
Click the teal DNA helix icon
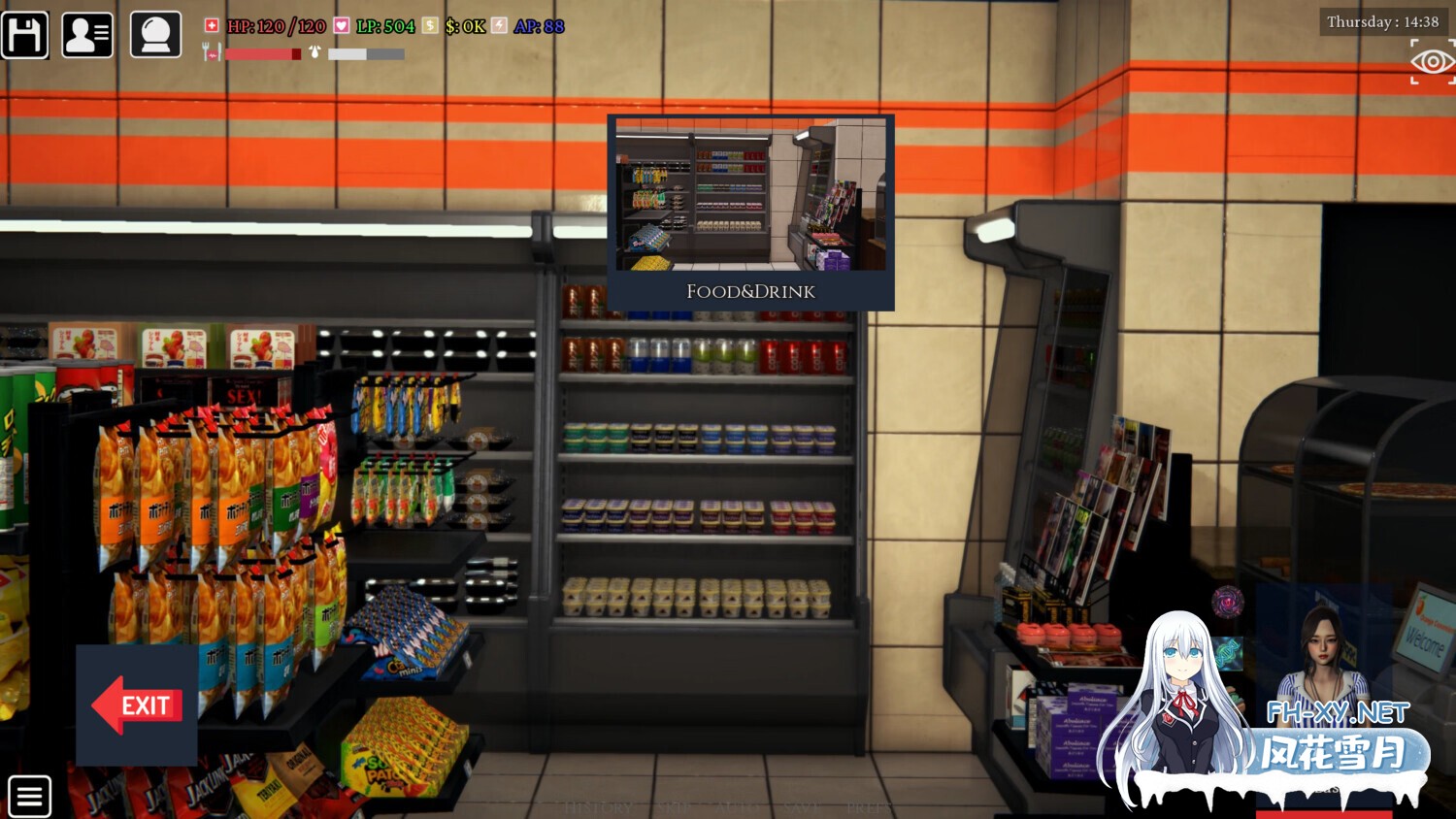1228,652
